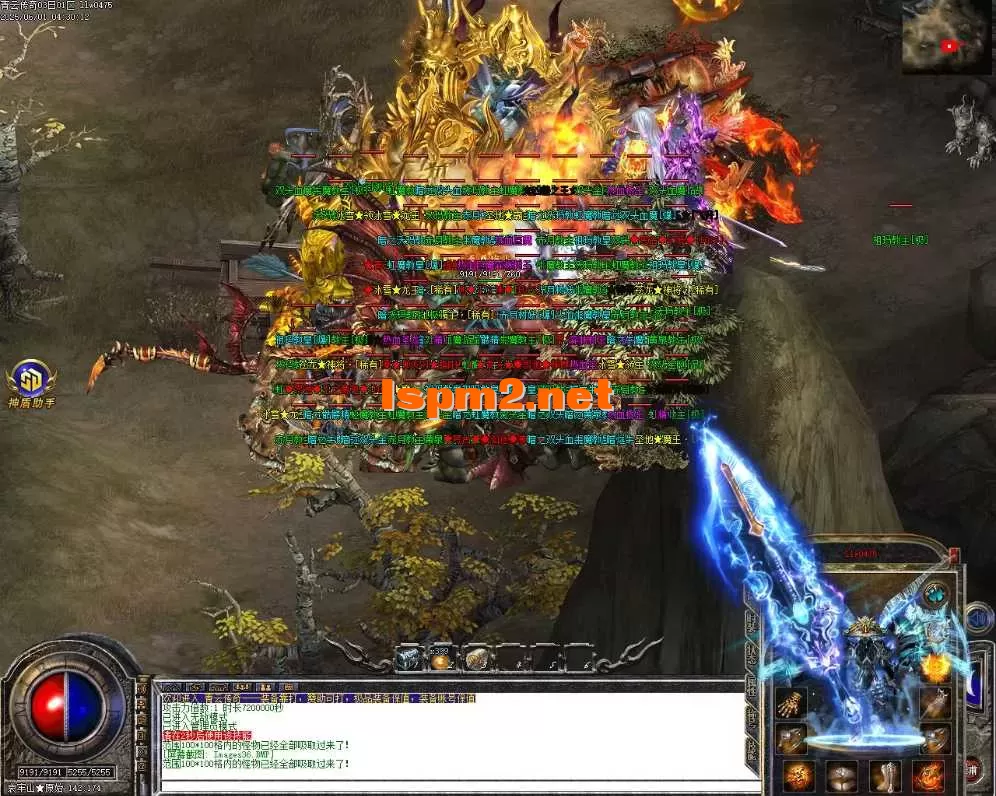Click the blue butterfly gem slot
This screenshot has width=996, height=796.
[x=935, y=593]
